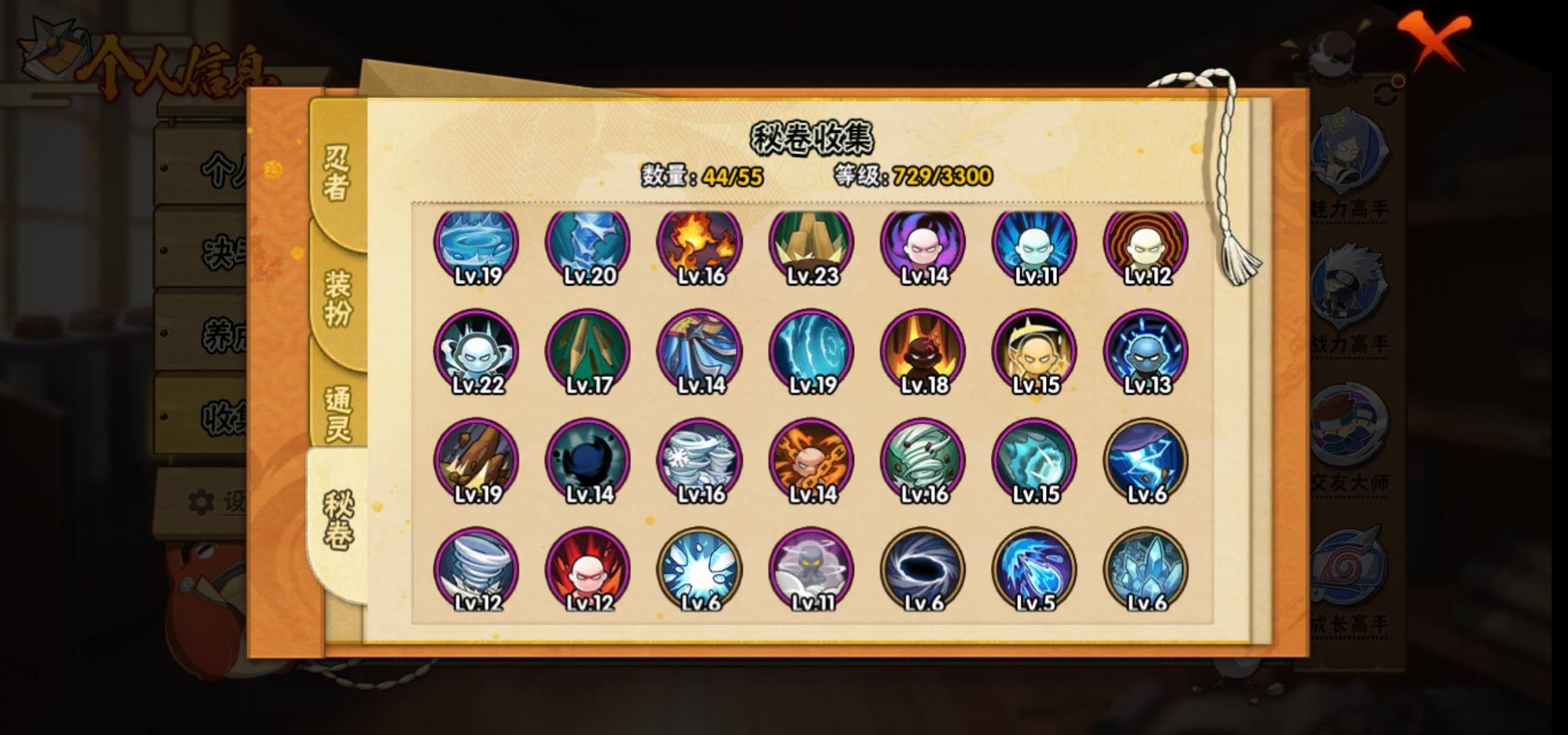Select the Lv.17 wooden spikes scroll
Viewport: 1568px width, 735px height.
[587, 353]
